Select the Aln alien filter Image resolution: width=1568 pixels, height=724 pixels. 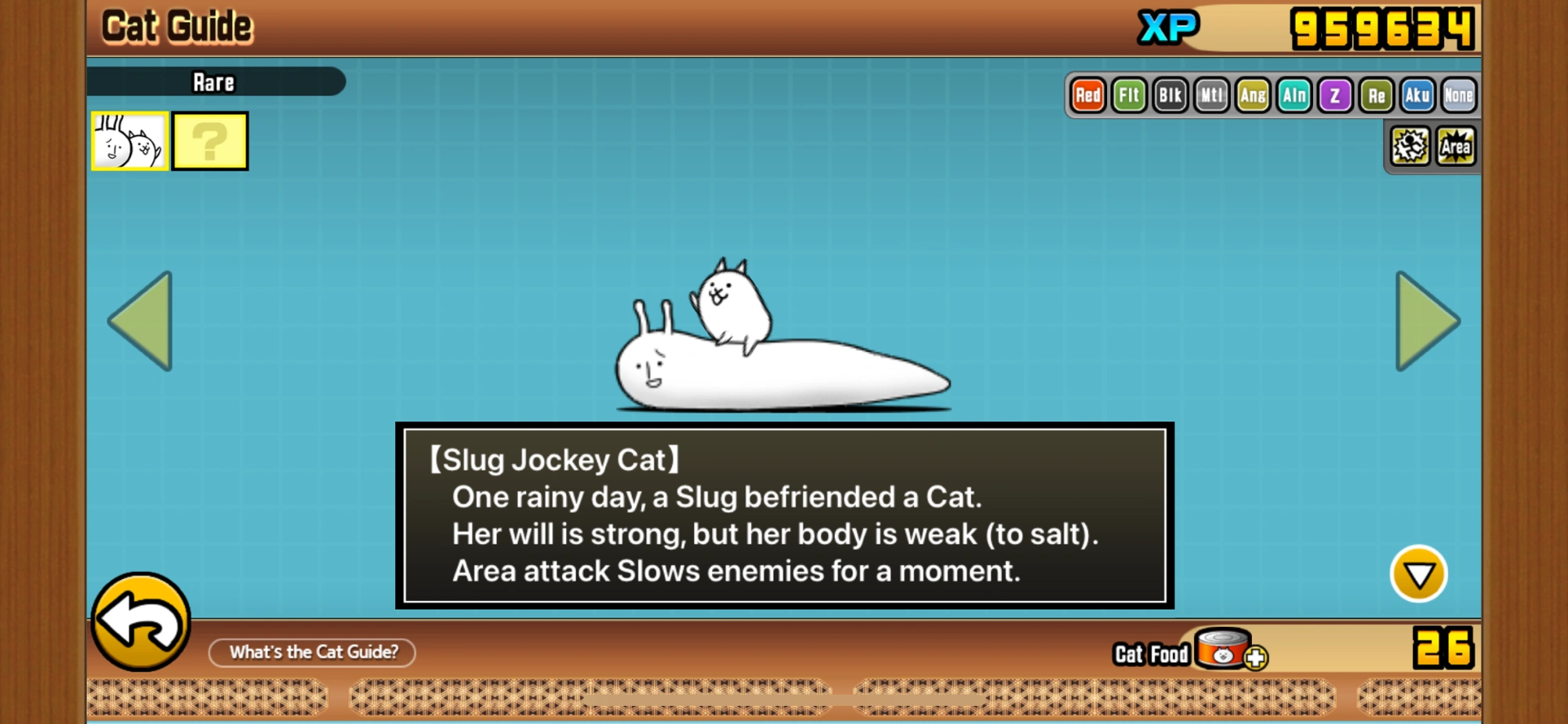(x=1294, y=96)
